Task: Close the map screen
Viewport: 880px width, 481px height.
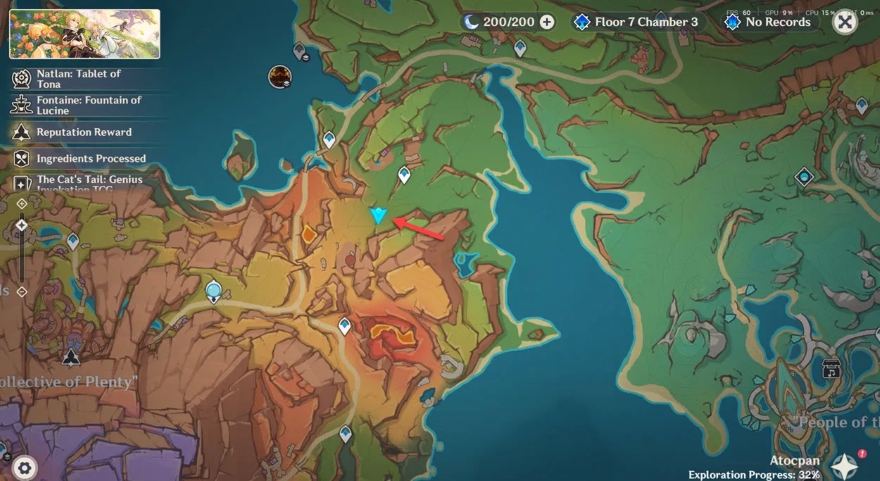Action: [845, 22]
